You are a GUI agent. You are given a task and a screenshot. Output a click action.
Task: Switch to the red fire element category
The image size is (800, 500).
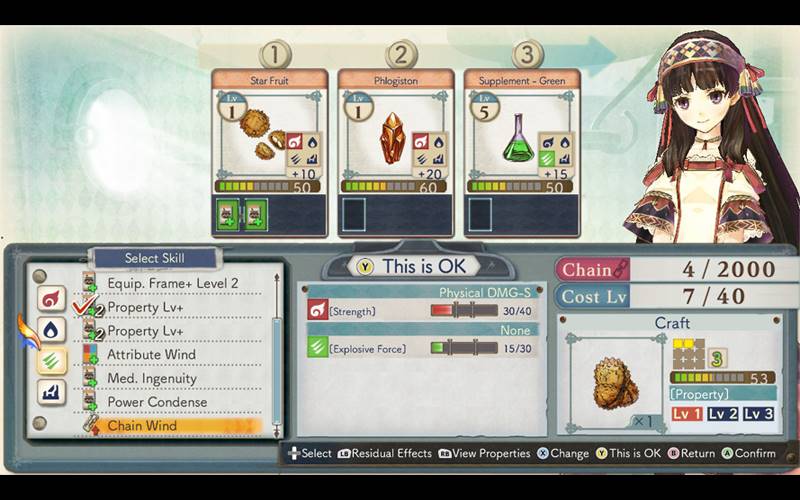tap(52, 298)
